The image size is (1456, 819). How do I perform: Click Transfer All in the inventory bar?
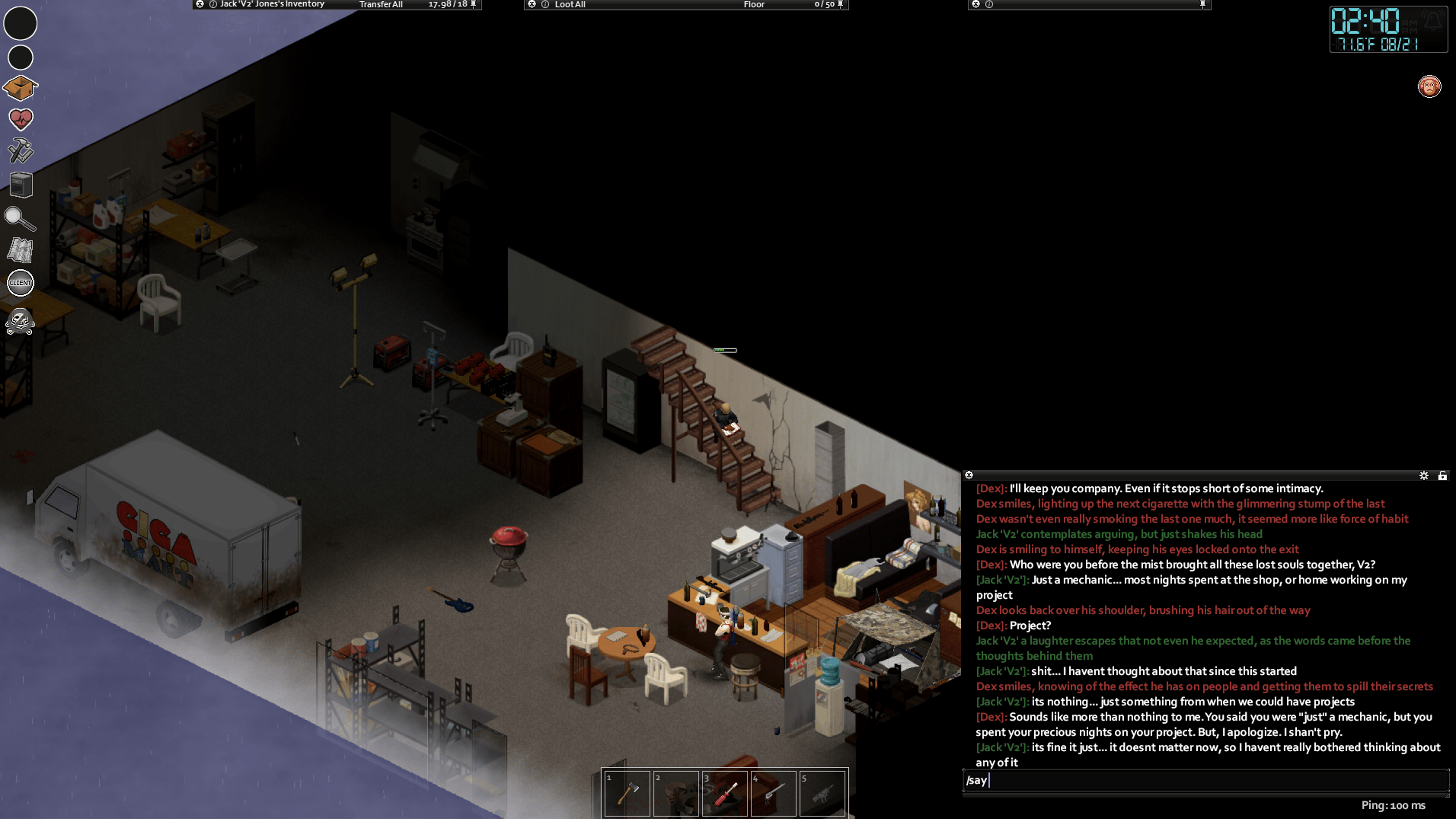(381, 5)
